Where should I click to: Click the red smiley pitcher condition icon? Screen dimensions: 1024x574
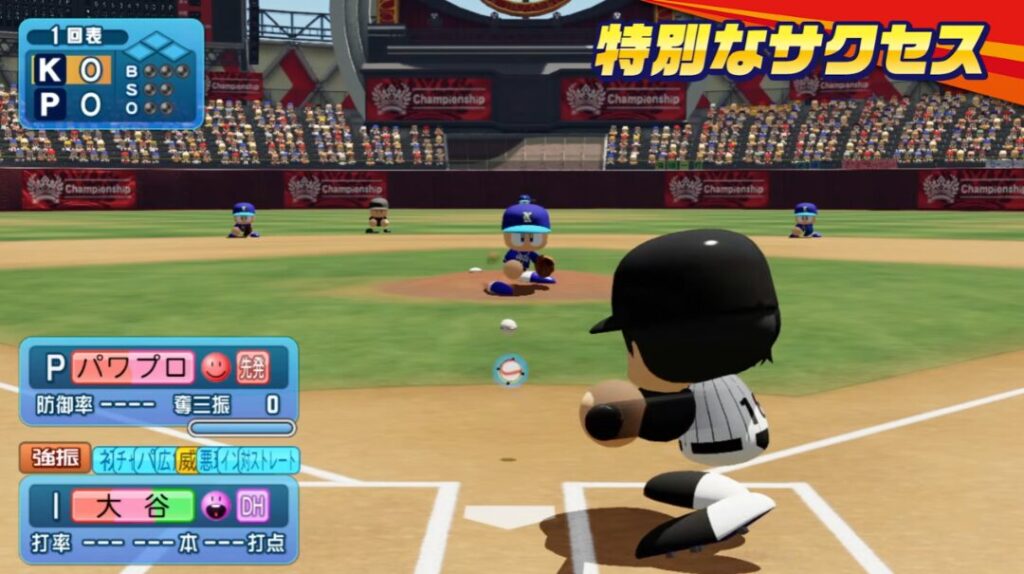[x=216, y=368]
